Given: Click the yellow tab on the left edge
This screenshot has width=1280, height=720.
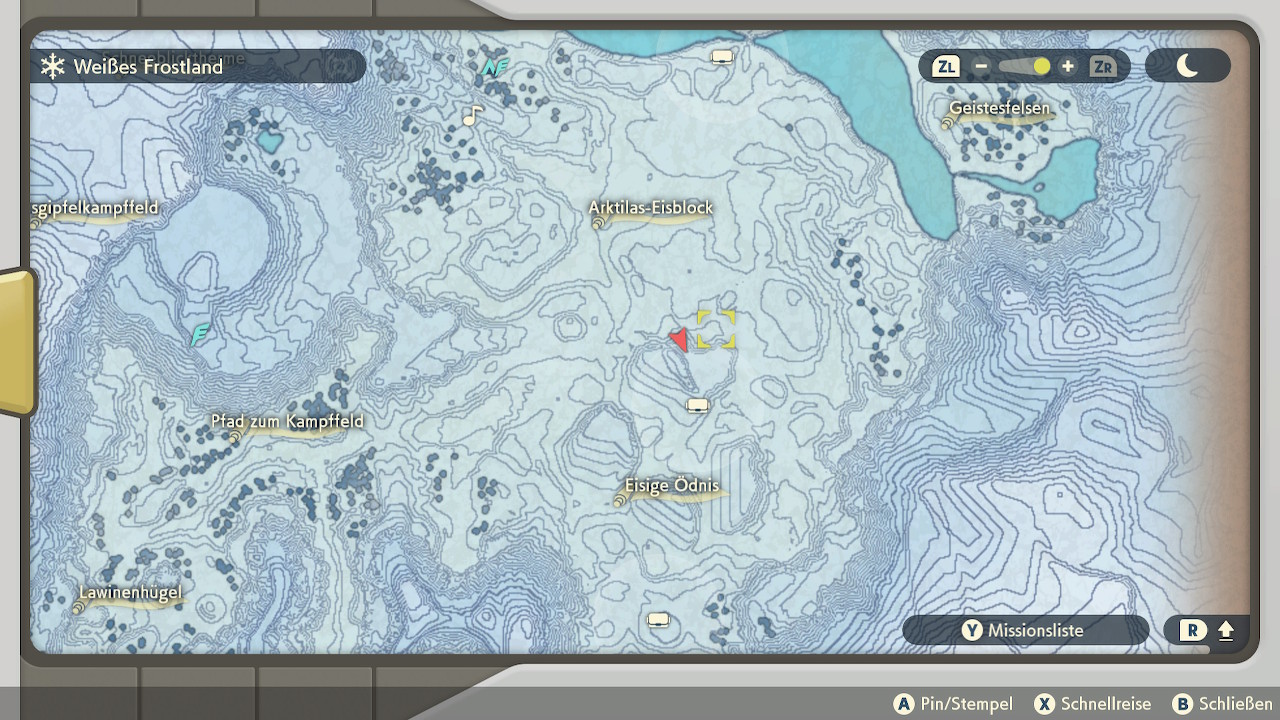Looking at the screenshot, I should [17, 342].
